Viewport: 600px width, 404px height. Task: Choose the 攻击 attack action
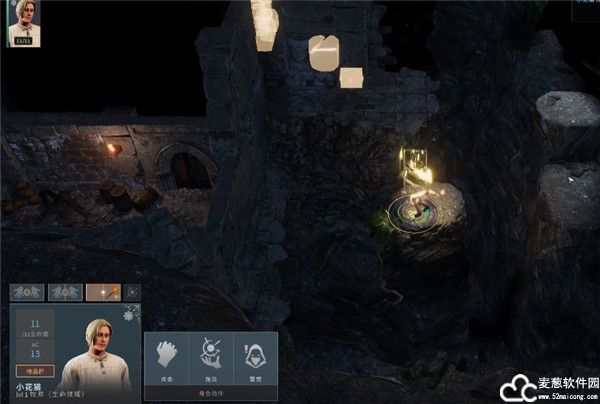click(x=166, y=358)
